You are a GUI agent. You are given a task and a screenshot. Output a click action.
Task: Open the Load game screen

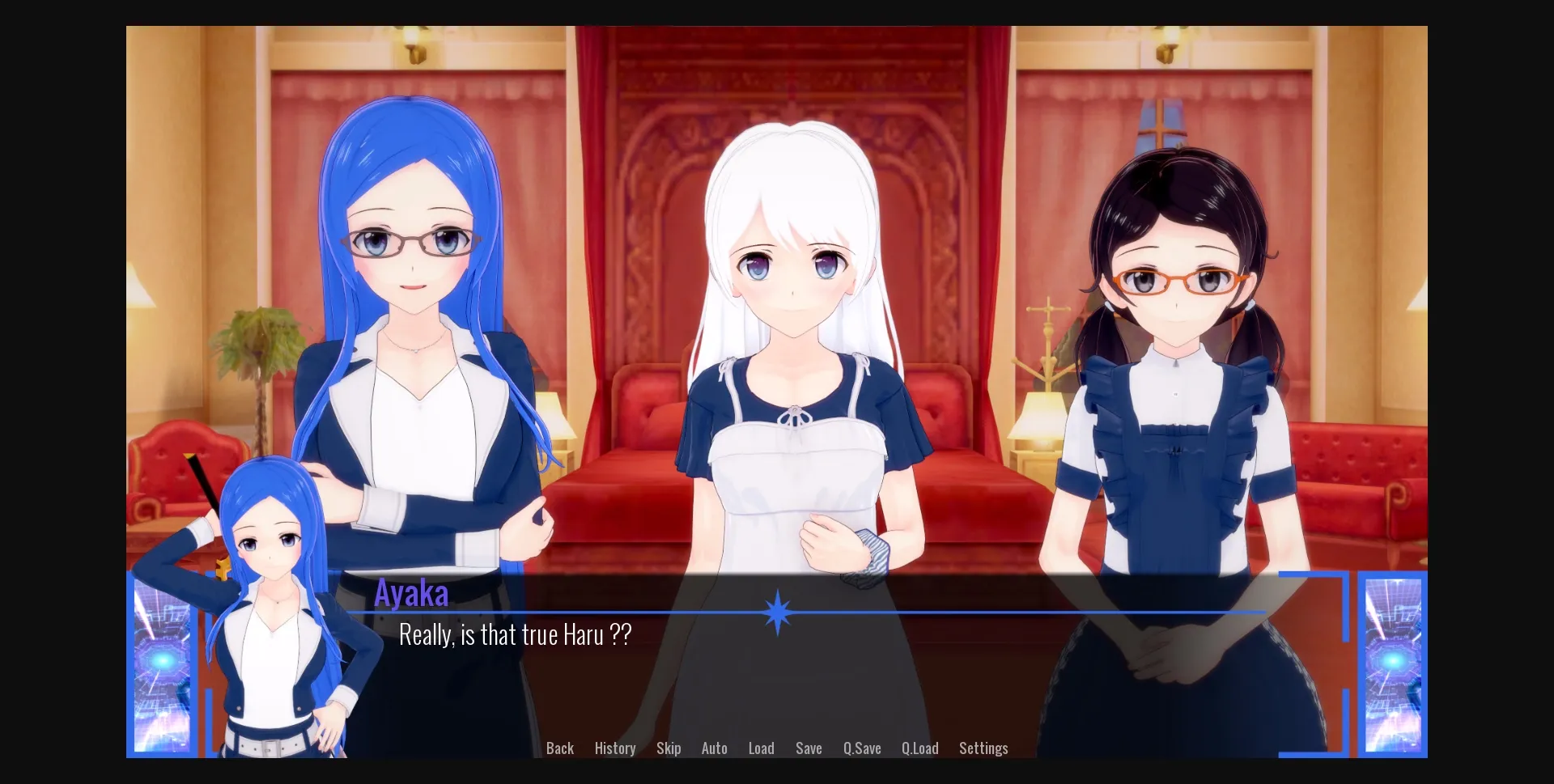click(x=761, y=748)
